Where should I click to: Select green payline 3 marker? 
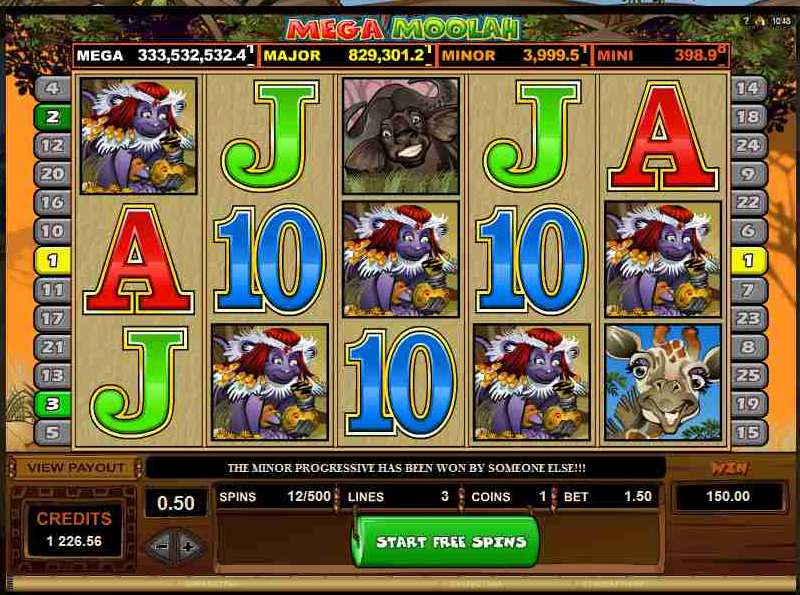[x=52, y=404]
